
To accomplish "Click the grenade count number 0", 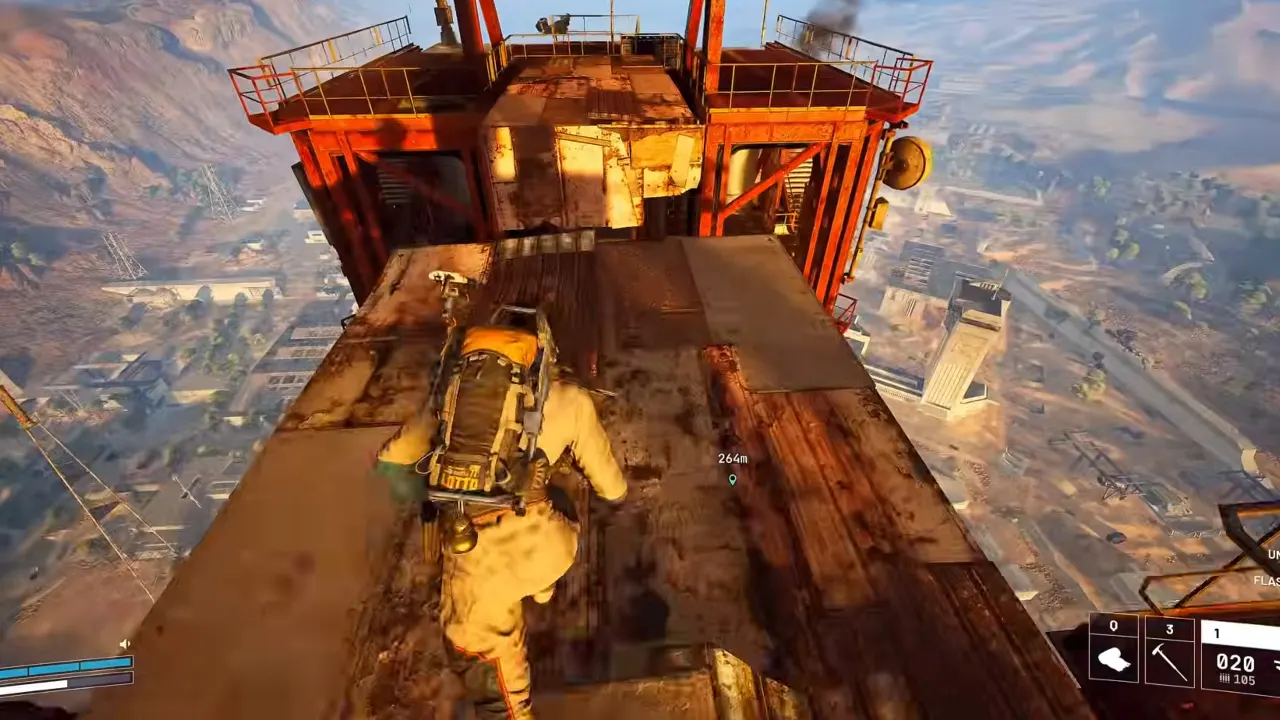I will [1113, 627].
